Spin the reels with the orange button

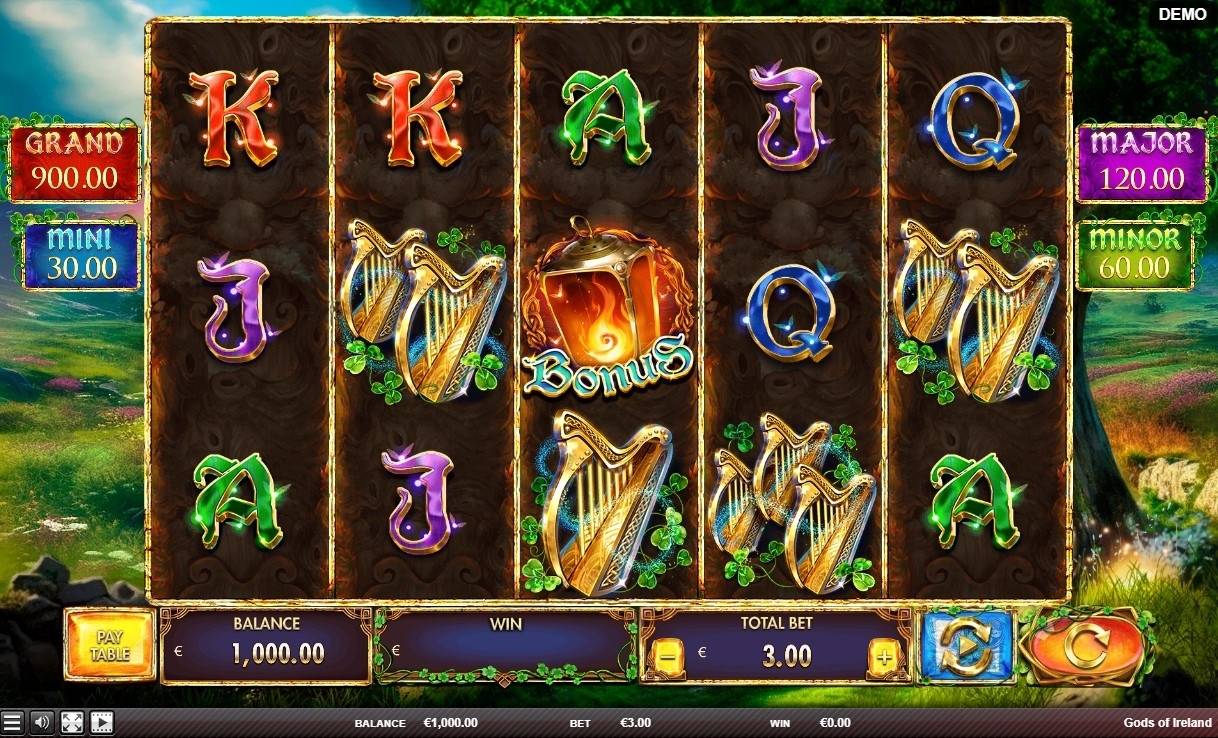click(x=1083, y=647)
